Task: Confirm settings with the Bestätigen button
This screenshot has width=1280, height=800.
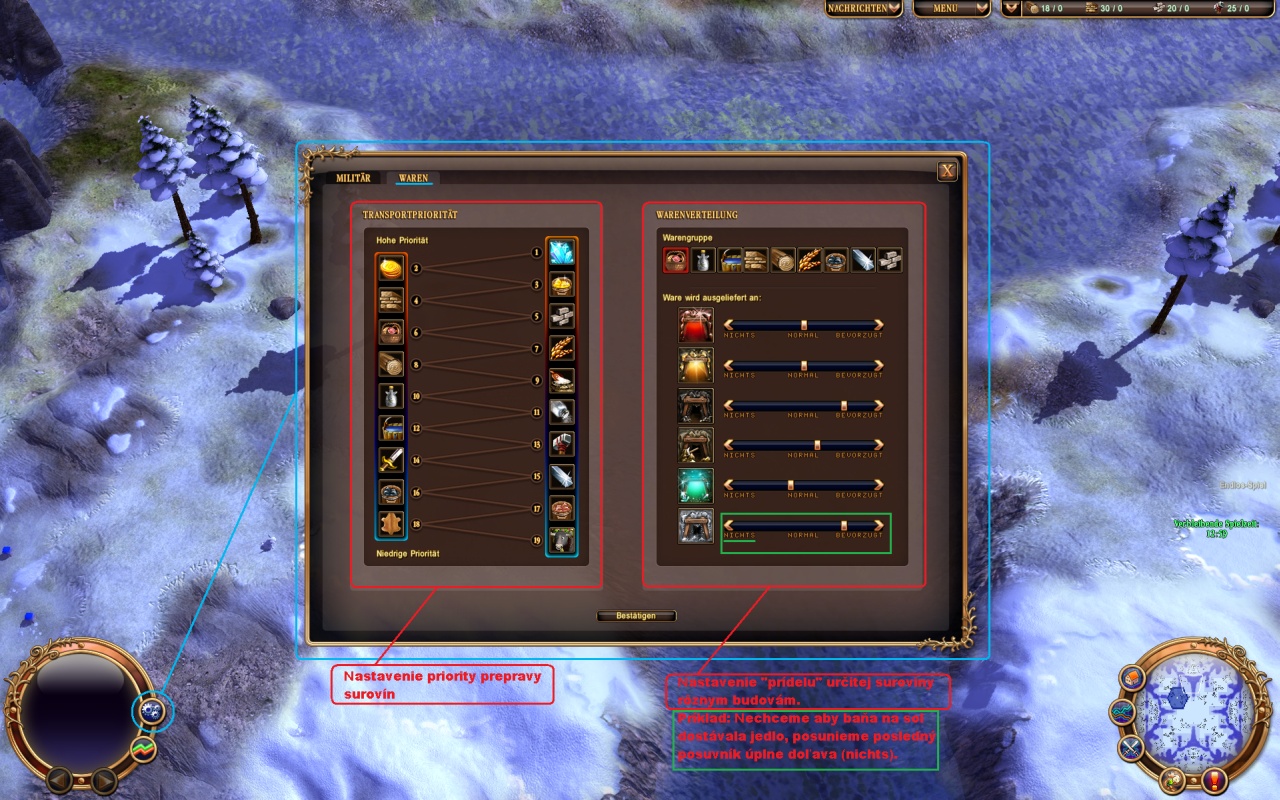Action: pos(636,616)
